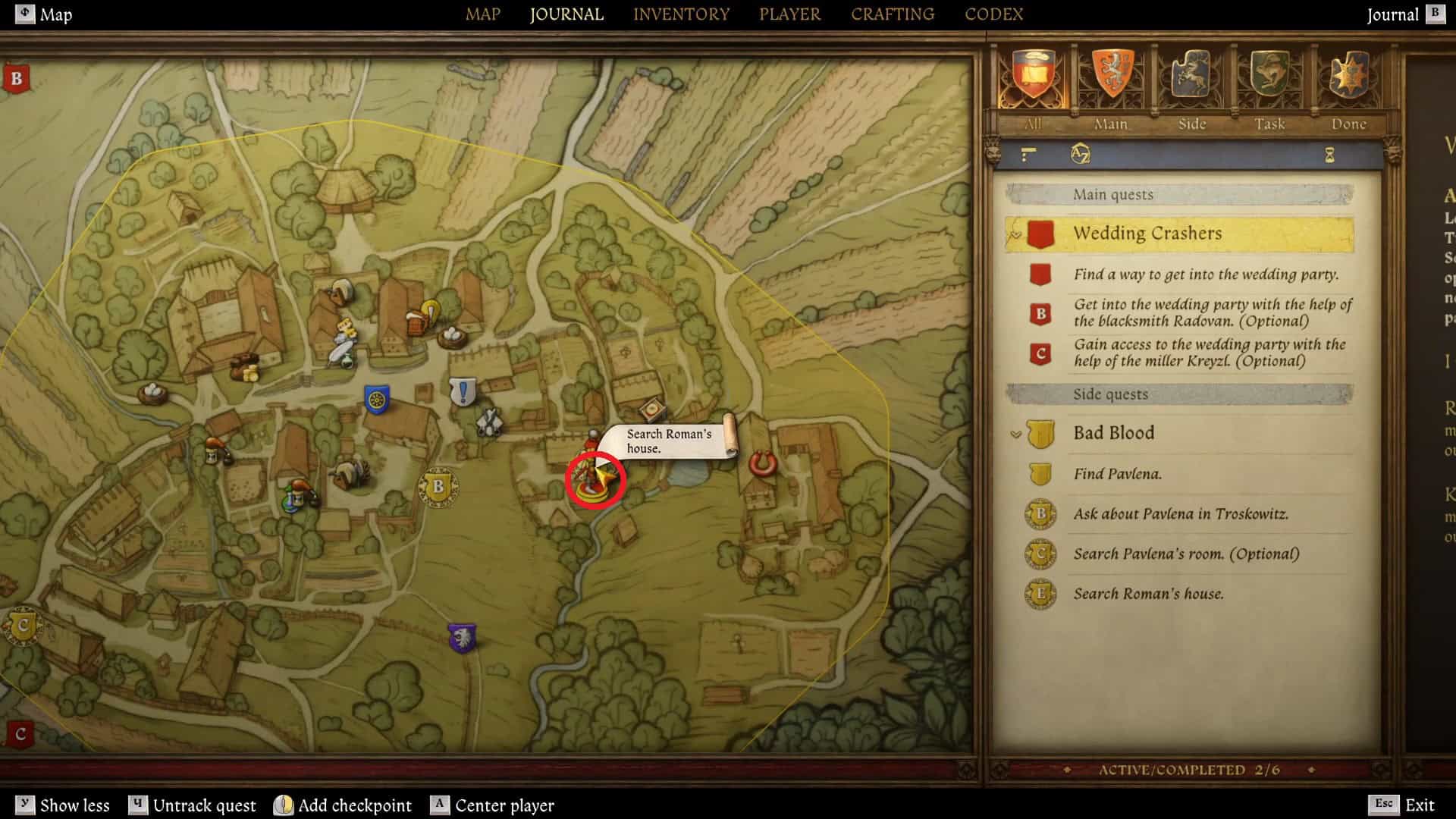The image size is (1456, 819).
Task: Select objective Ask about Pavlena in Troskowitz
Action: coord(1180,514)
